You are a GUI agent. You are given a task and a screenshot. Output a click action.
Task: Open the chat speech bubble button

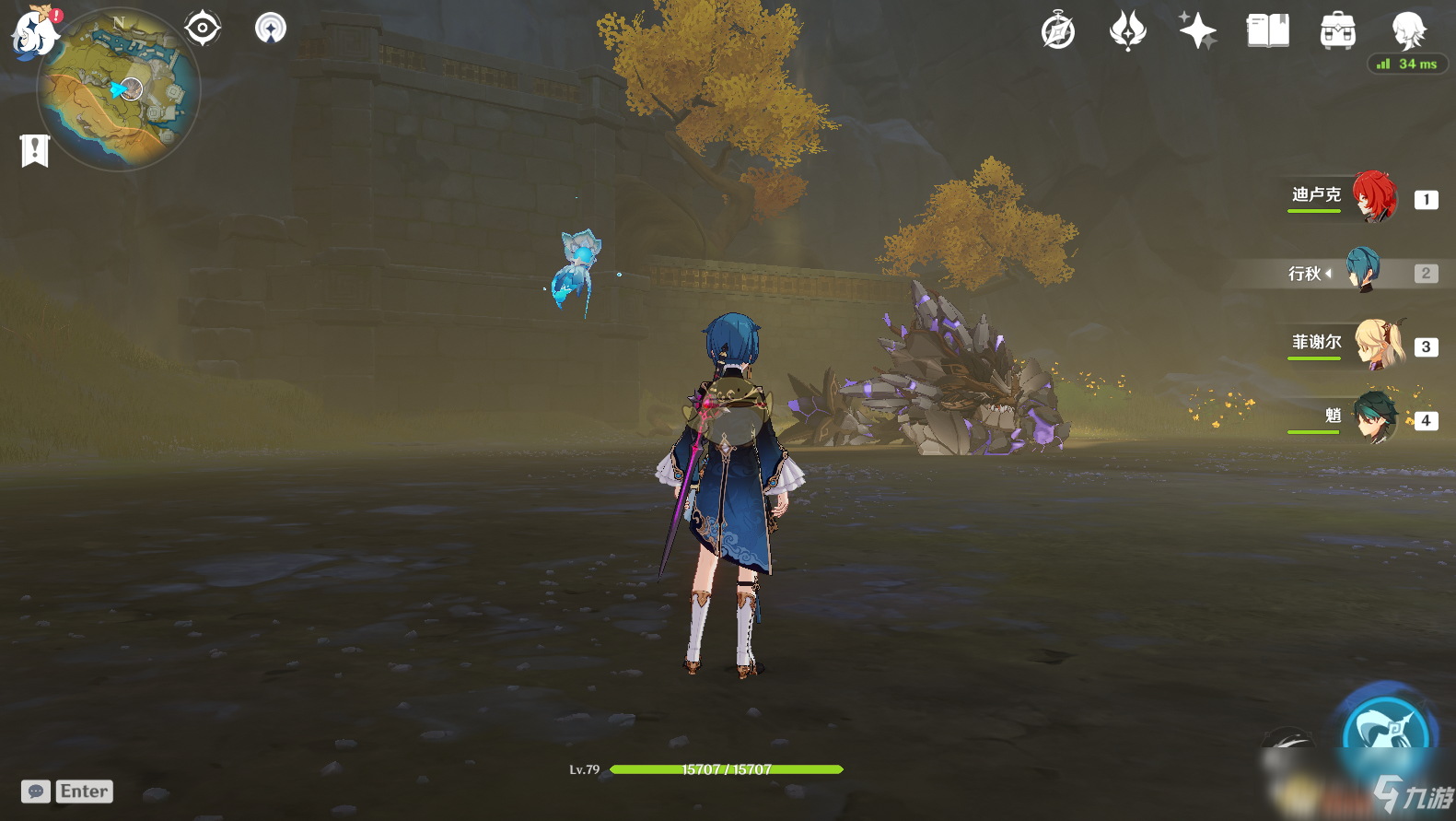(36, 792)
